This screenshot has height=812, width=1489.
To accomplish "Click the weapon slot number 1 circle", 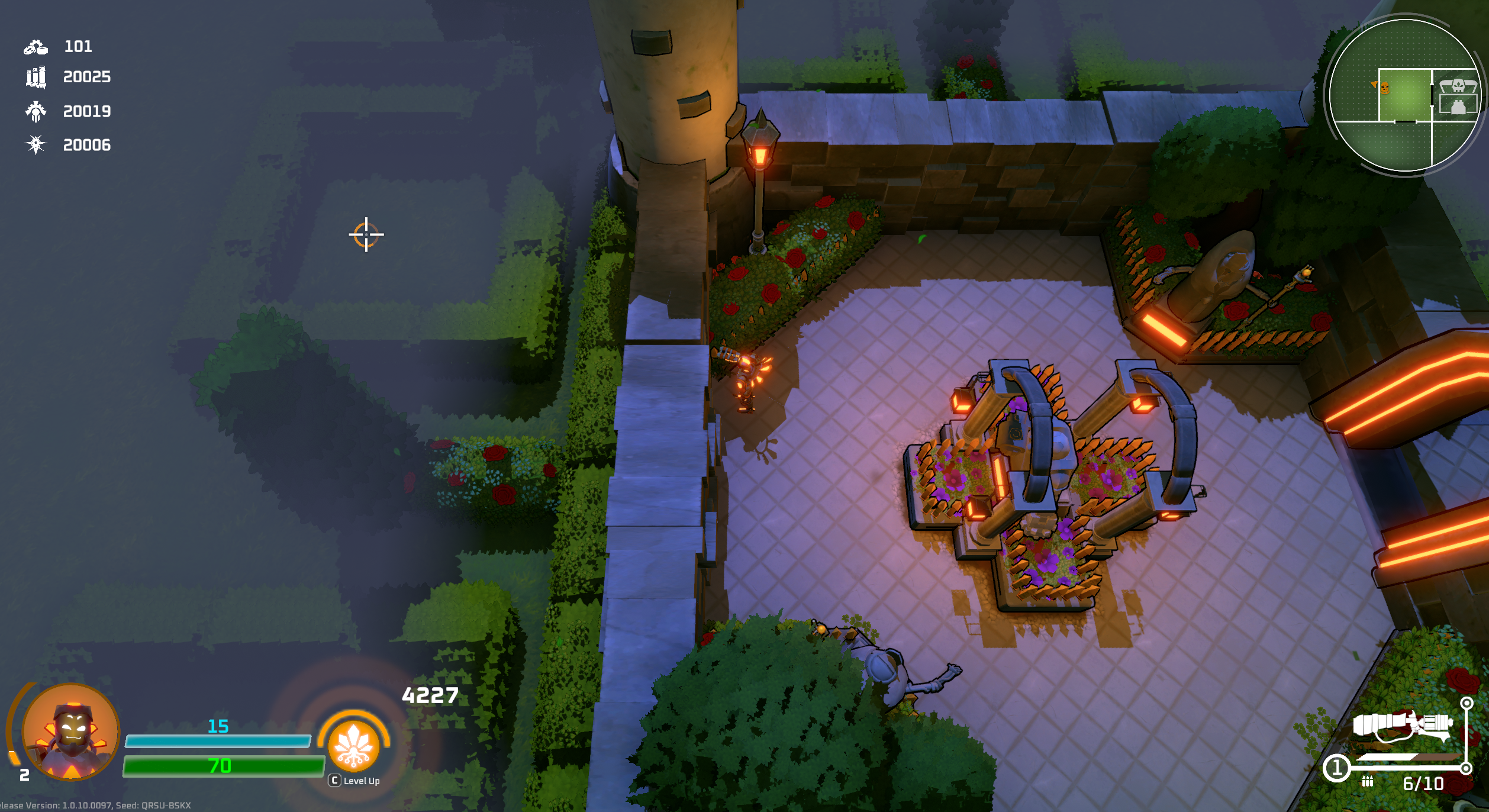I will [1336, 768].
